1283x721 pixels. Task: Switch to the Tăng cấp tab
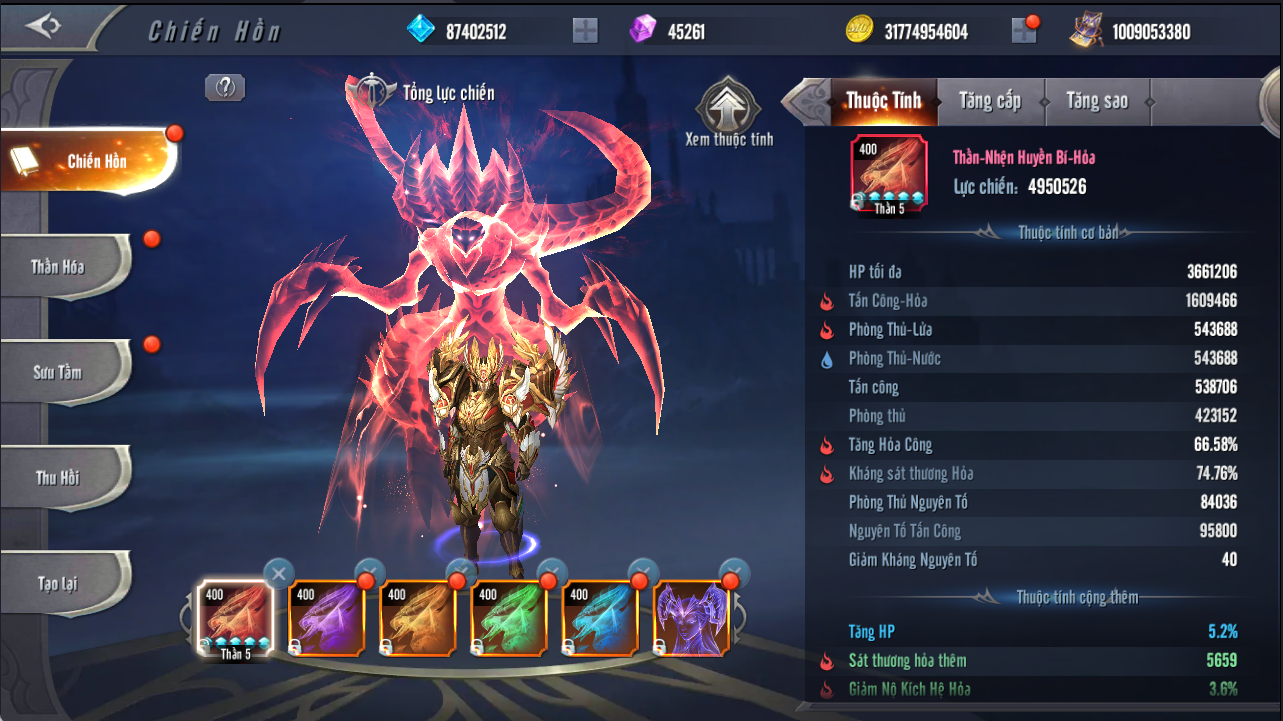tap(989, 100)
